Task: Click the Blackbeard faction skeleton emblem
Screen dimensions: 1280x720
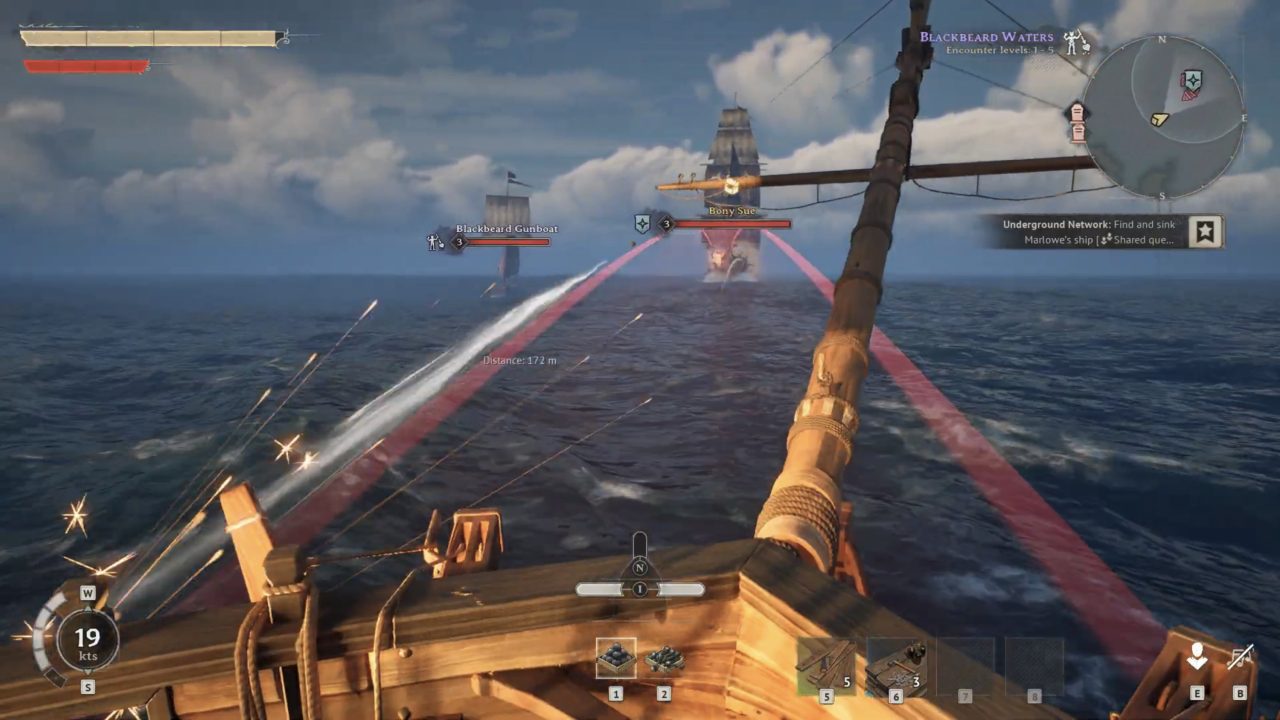Action: point(1074,42)
